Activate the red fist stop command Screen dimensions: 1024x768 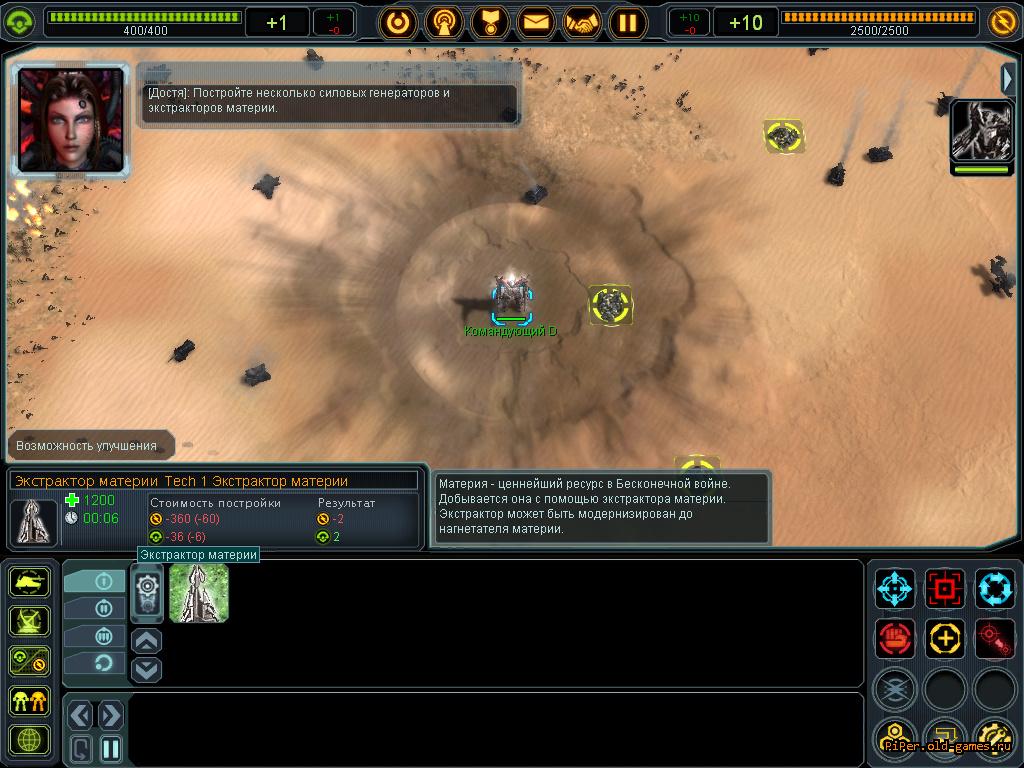tap(895, 637)
